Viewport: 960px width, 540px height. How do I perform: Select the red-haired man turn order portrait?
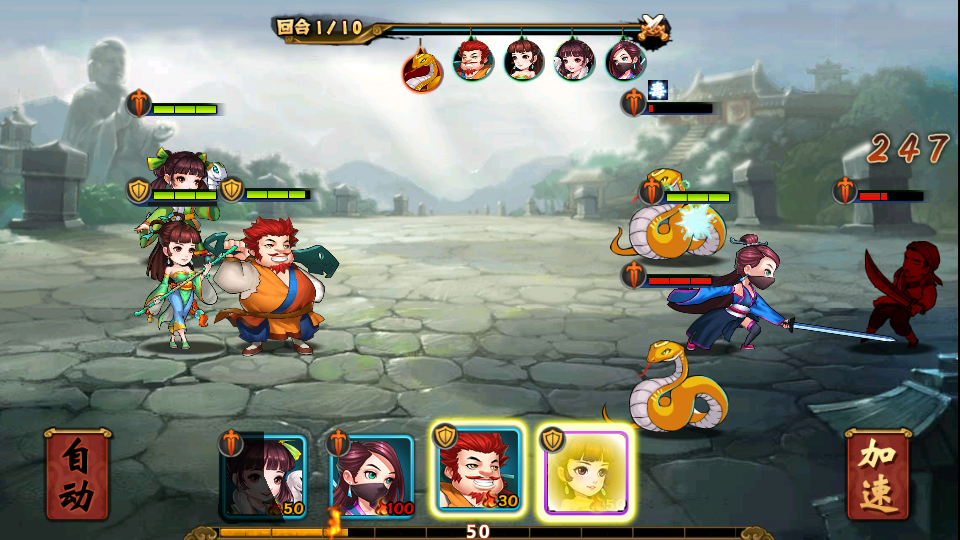tap(473, 60)
